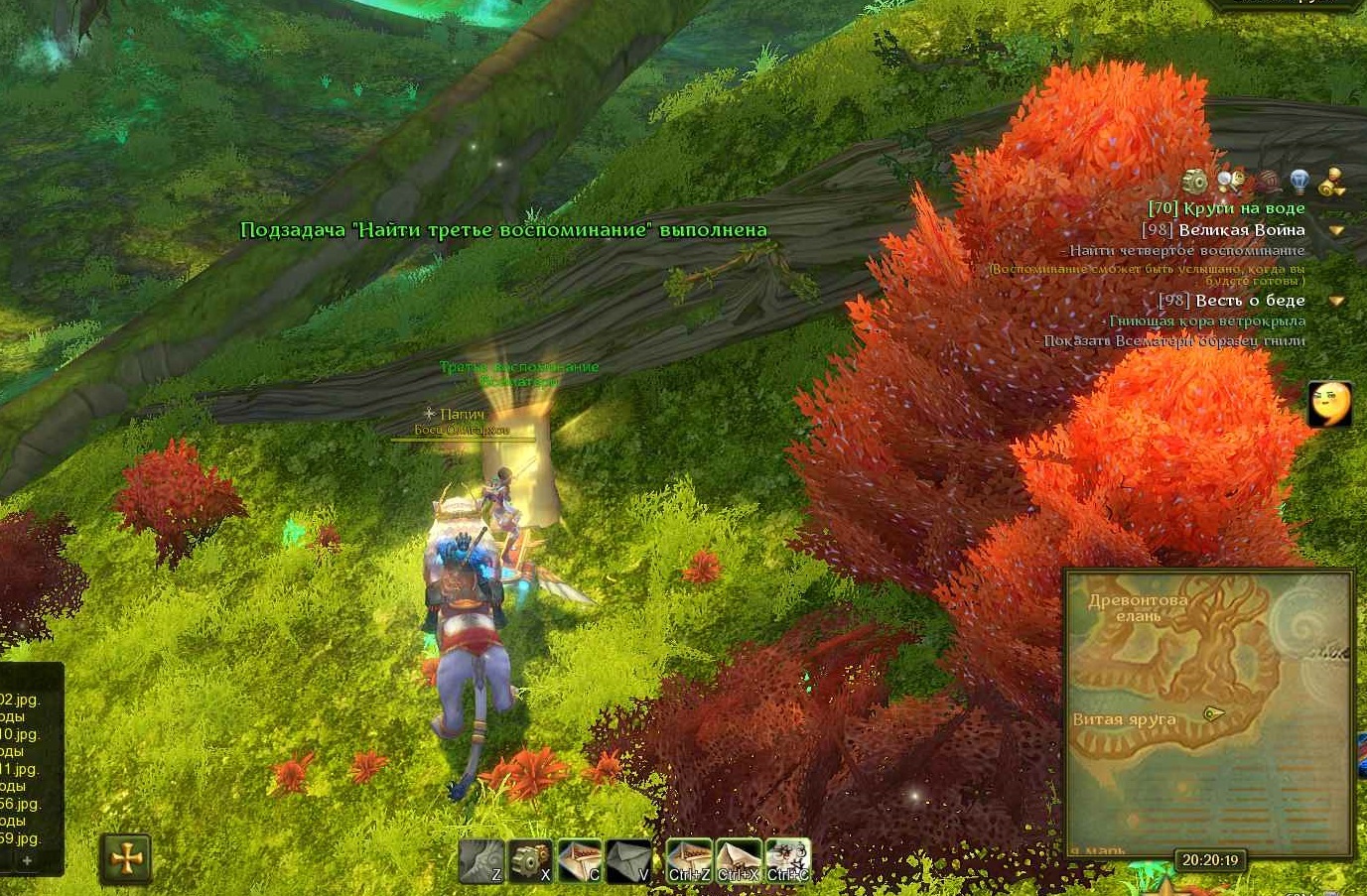This screenshot has height=896, width=1367.
Task: Use the open envelope item on C slot
Action: [x=580, y=860]
